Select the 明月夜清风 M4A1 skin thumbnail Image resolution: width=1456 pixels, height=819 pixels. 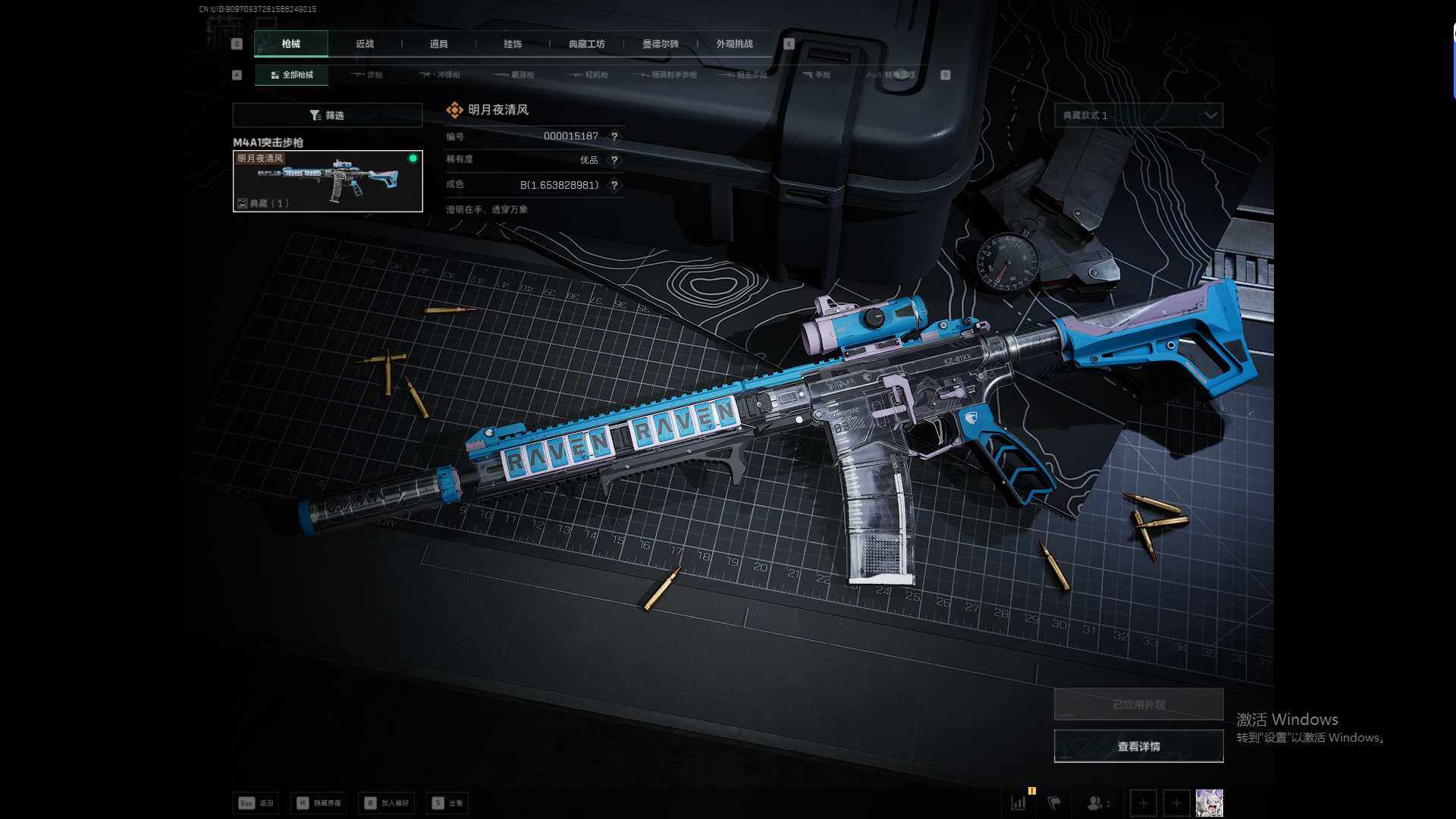pos(328,181)
